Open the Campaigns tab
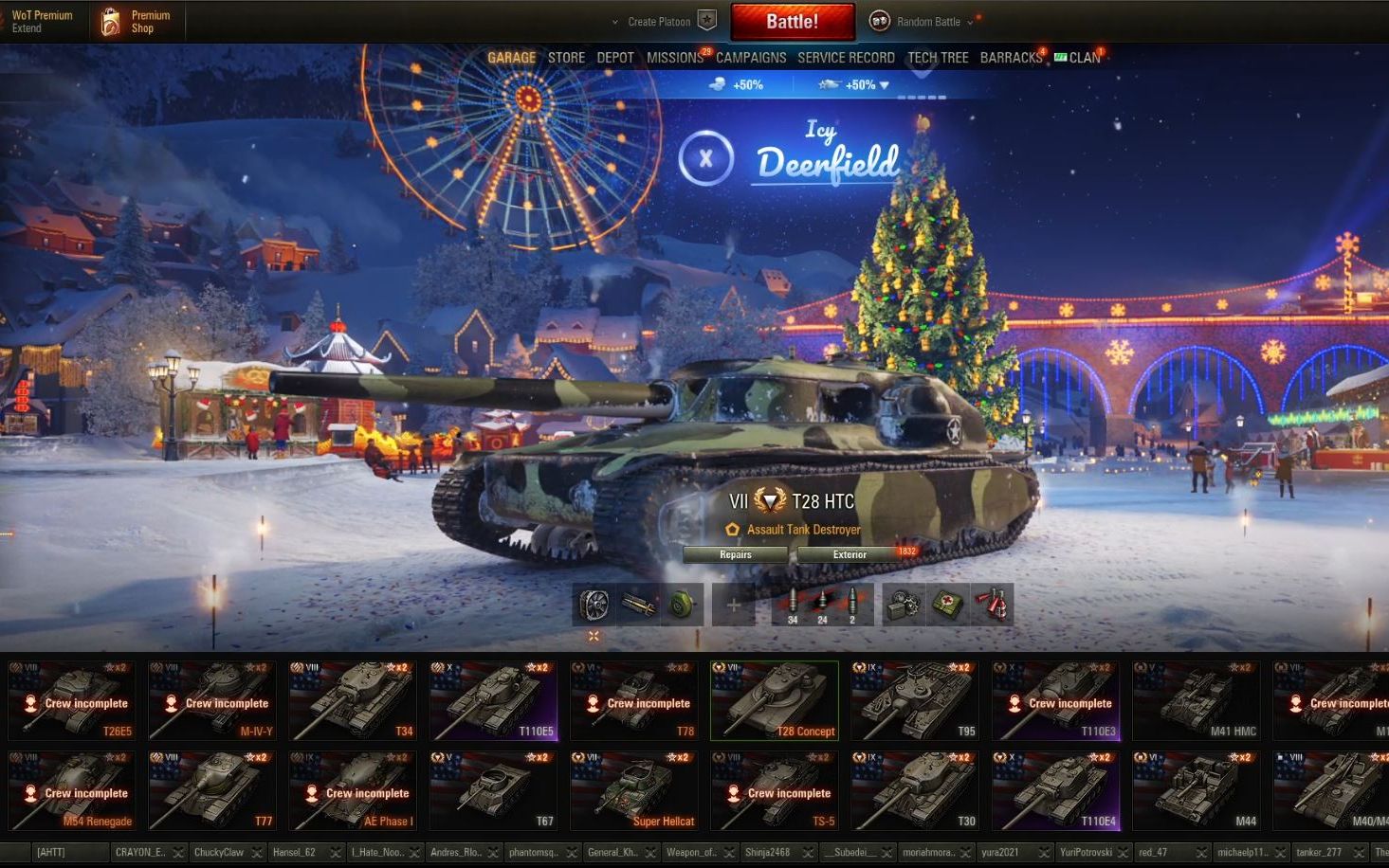 pyautogui.click(x=751, y=58)
